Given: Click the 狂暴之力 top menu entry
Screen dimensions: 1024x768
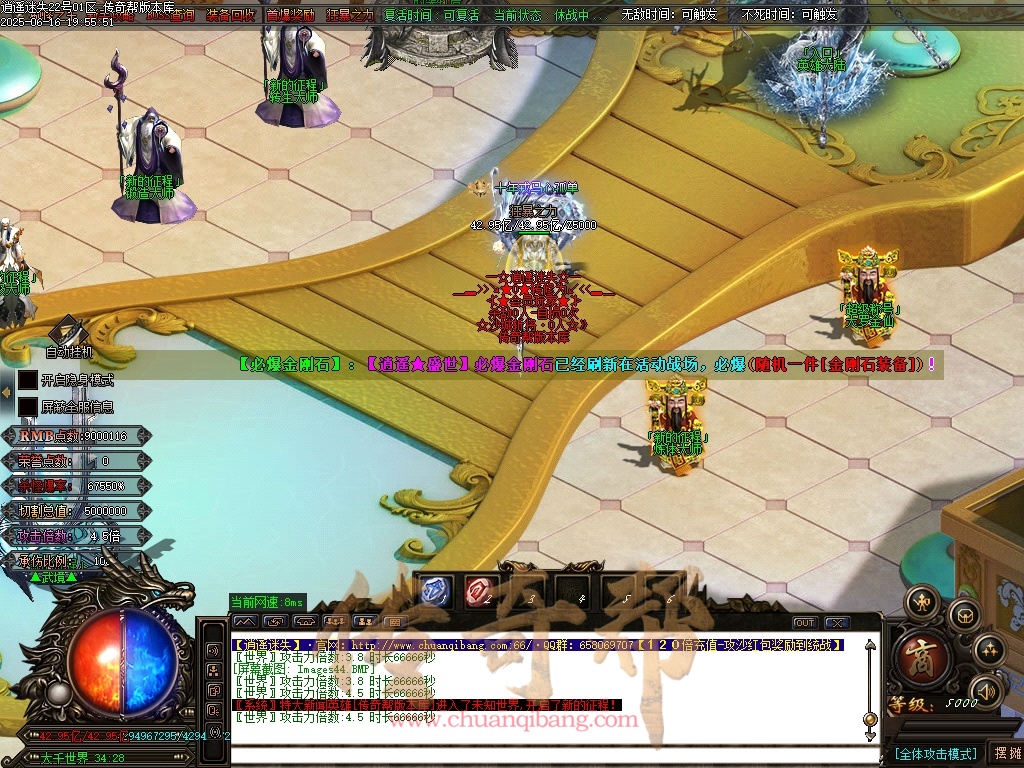Looking at the screenshot, I should pyautogui.click(x=349, y=16).
